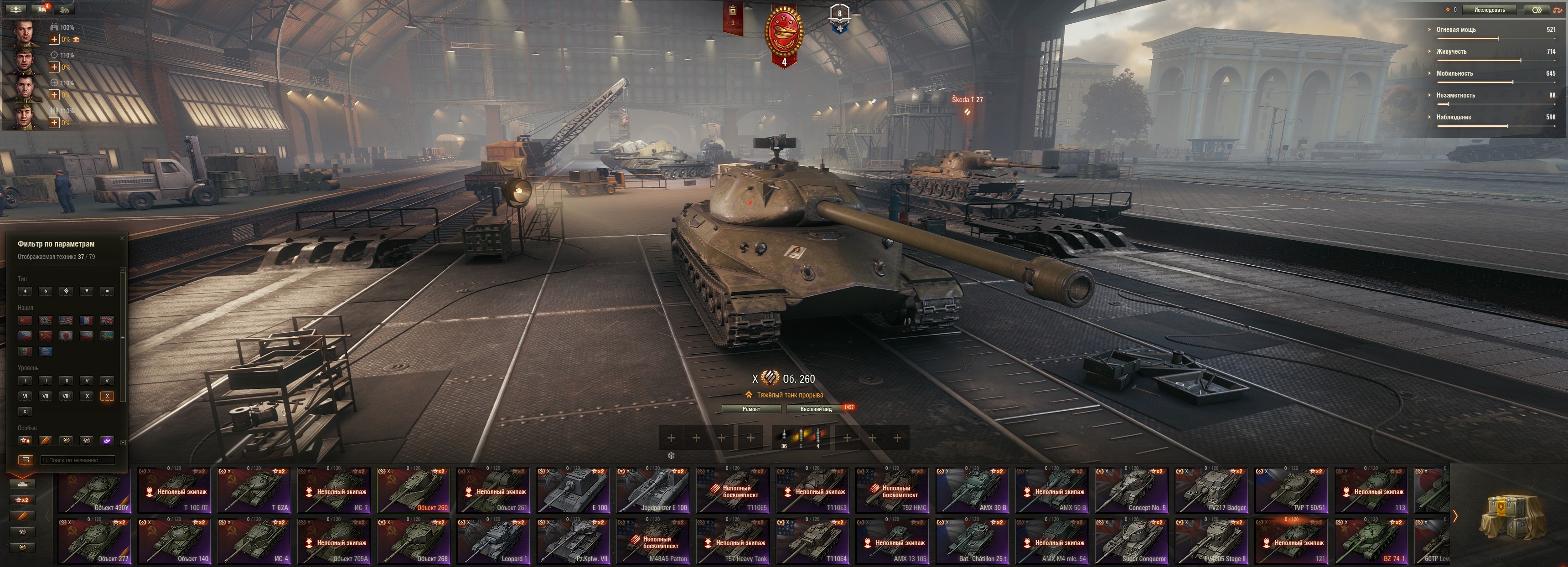
Task: Choose the Объект 277 vehicle card
Action: coord(94,541)
